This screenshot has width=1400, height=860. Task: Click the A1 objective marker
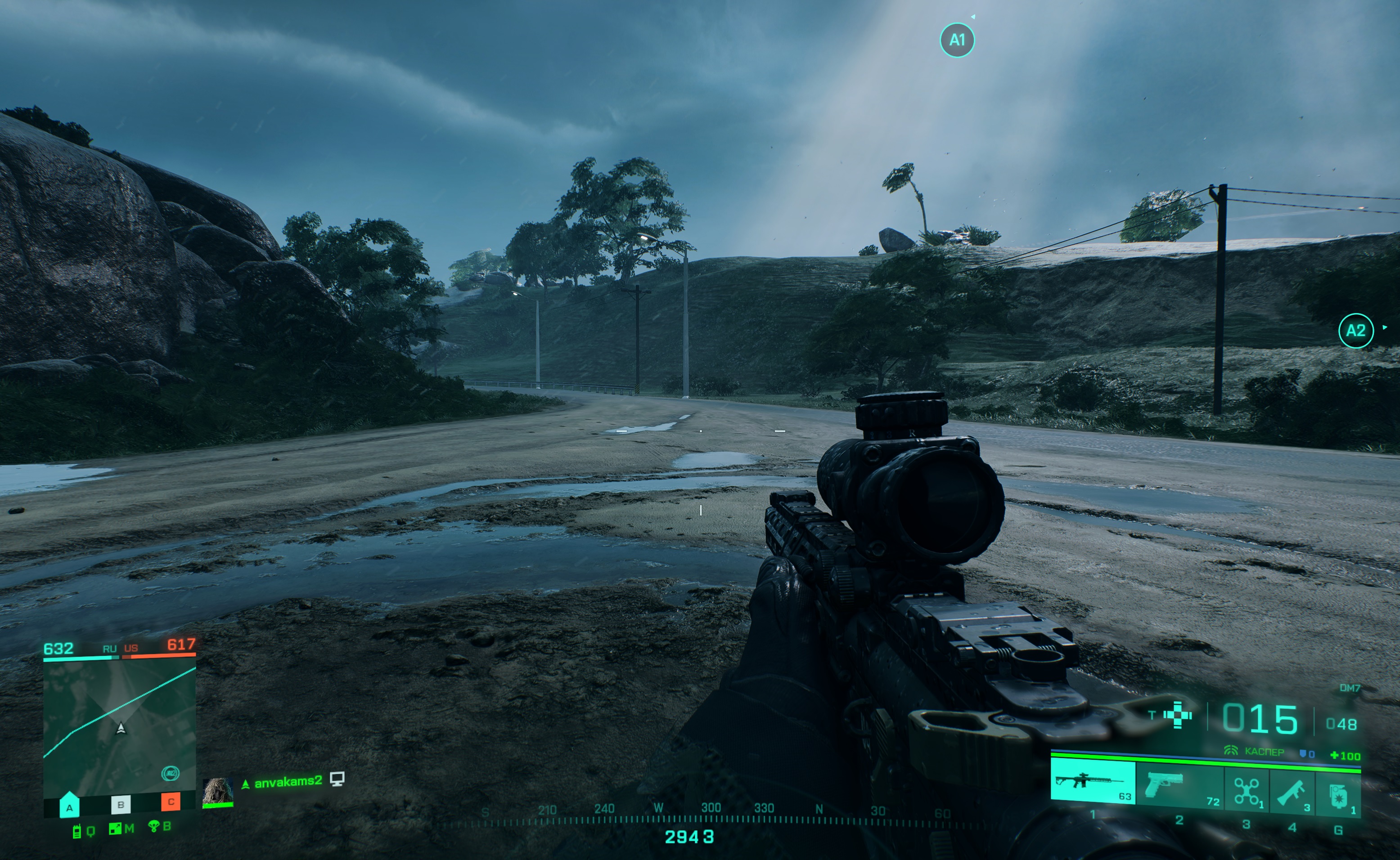(x=957, y=40)
